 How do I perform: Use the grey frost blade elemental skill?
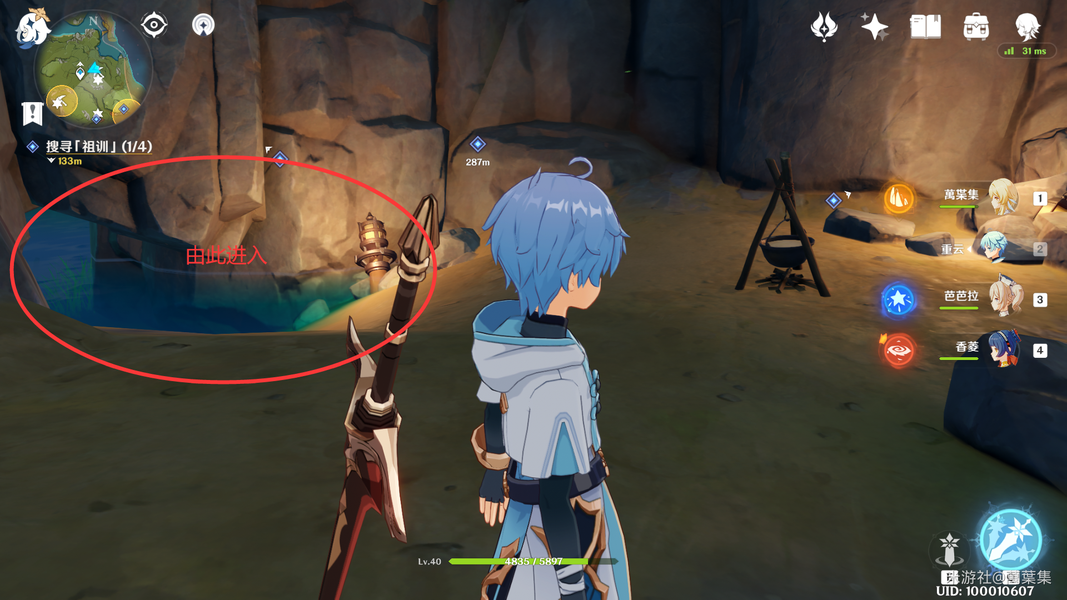coord(949,549)
